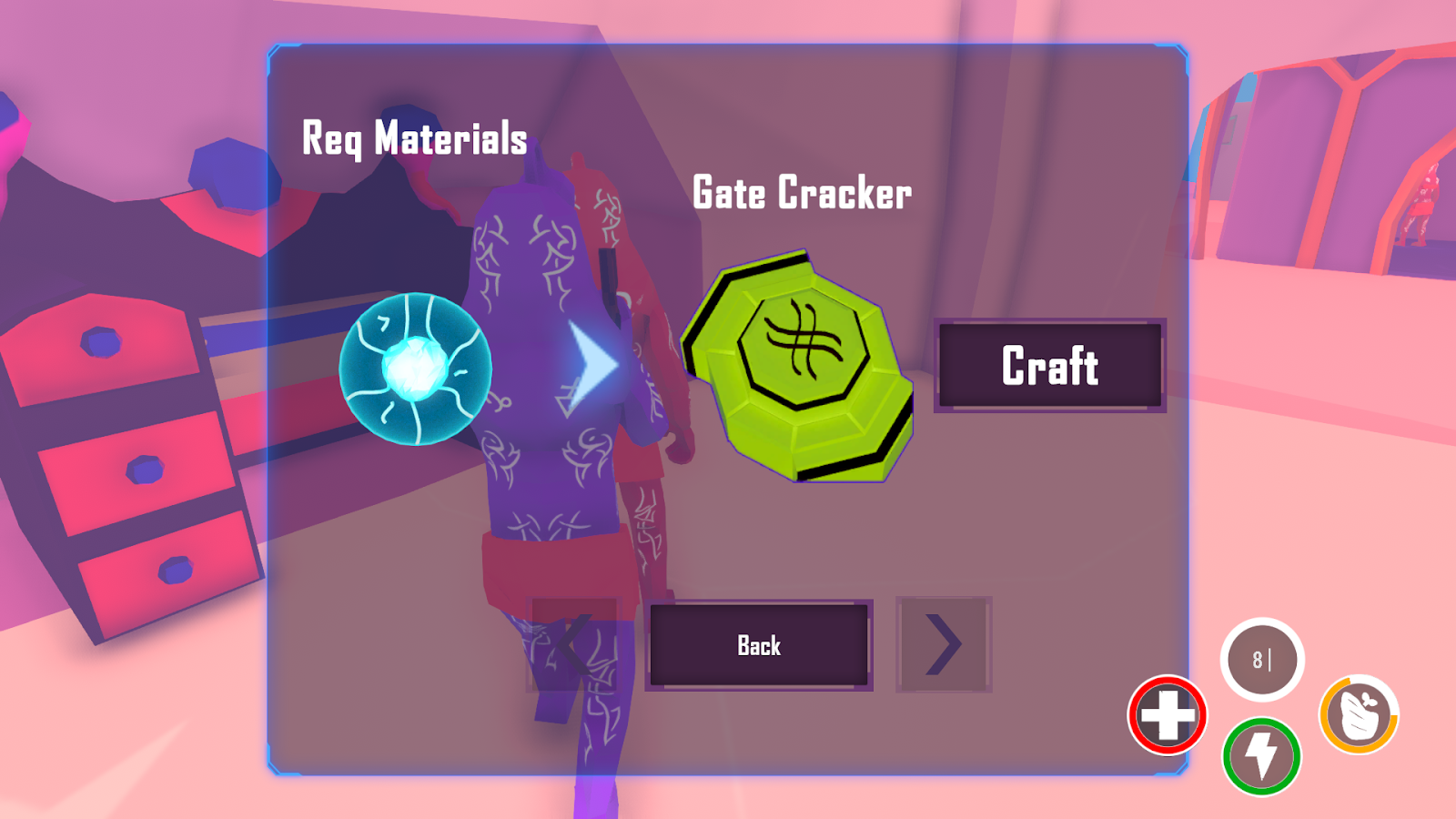The width and height of the screenshot is (1456, 819).
Task: Show the previous crafting recipe
Action: tap(574, 644)
